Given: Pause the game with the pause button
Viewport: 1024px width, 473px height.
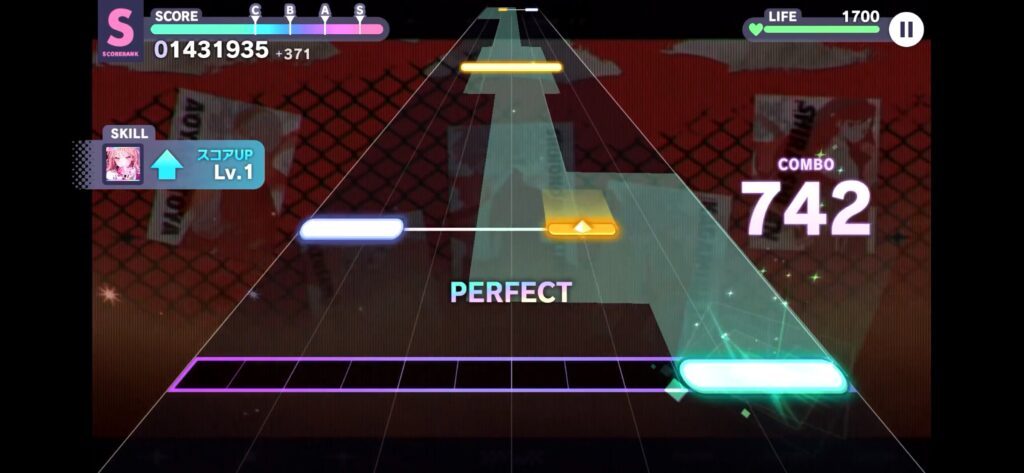Looking at the screenshot, I should pyautogui.click(x=906, y=29).
